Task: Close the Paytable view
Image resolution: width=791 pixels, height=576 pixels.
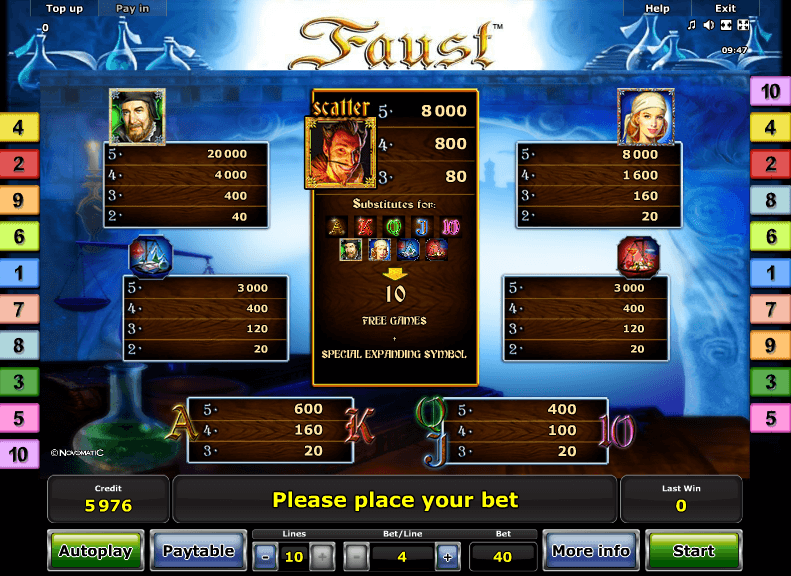Action: [x=198, y=551]
